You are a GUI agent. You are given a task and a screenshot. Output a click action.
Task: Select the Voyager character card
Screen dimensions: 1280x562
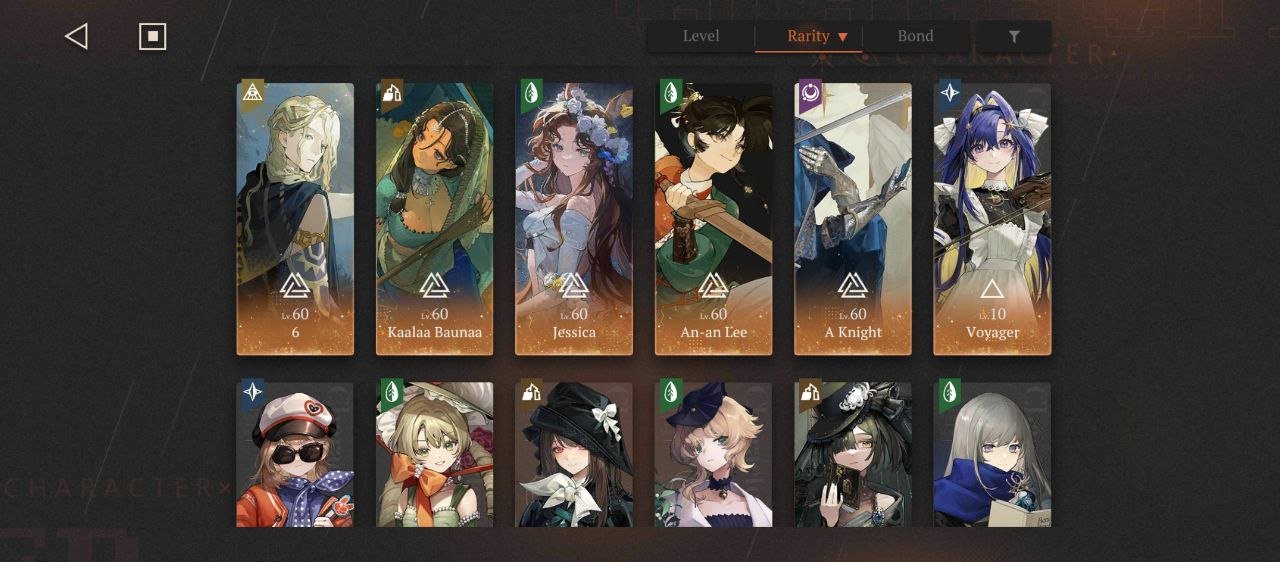[992, 219]
